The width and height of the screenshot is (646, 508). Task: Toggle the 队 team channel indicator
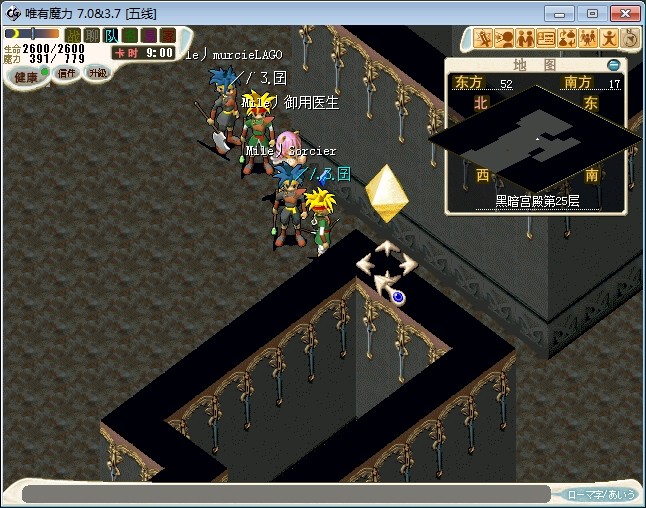click(111, 35)
